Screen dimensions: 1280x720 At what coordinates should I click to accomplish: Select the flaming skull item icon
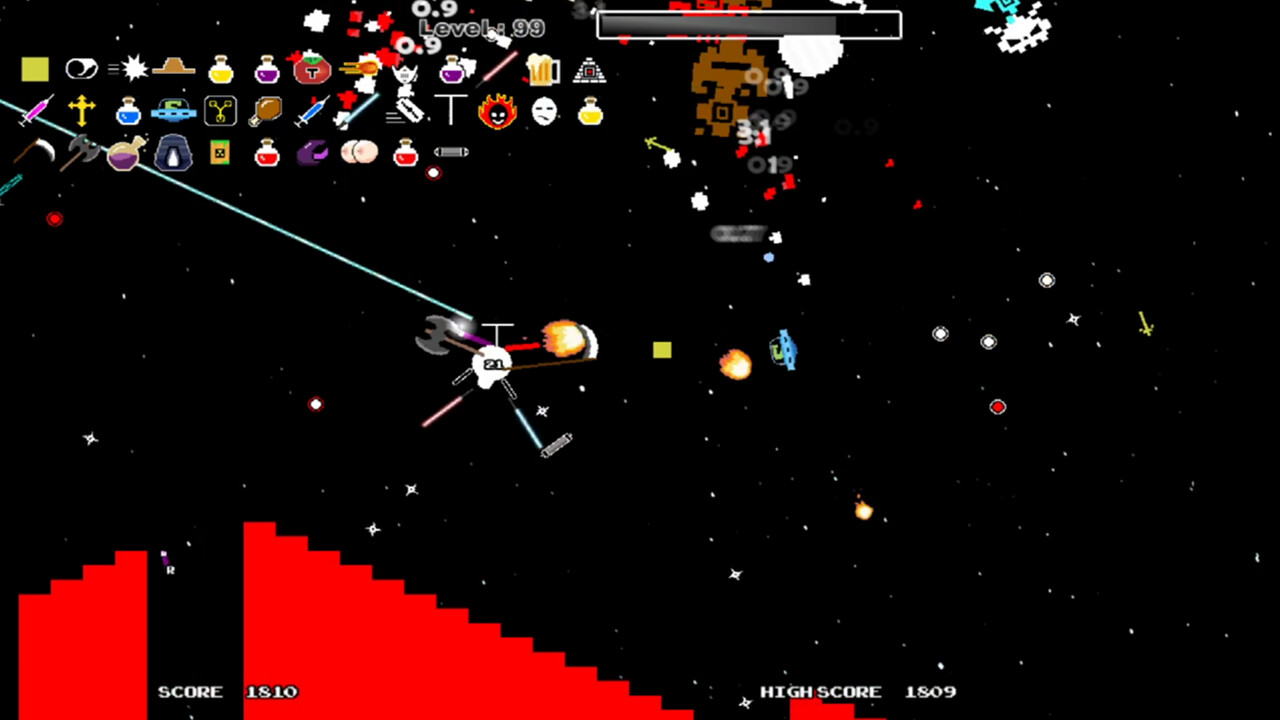click(x=497, y=112)
